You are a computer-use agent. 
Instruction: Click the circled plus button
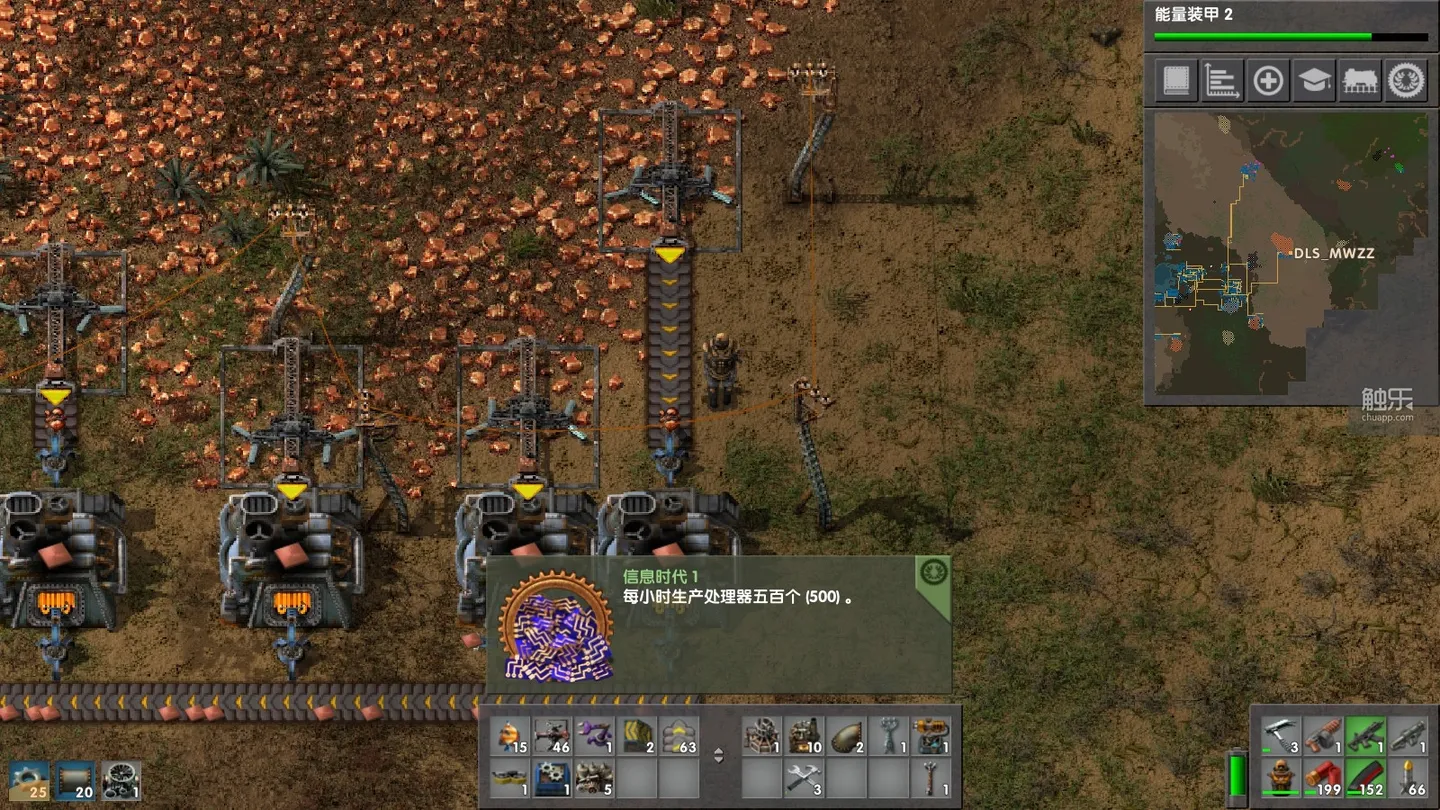coord(1268,80)
